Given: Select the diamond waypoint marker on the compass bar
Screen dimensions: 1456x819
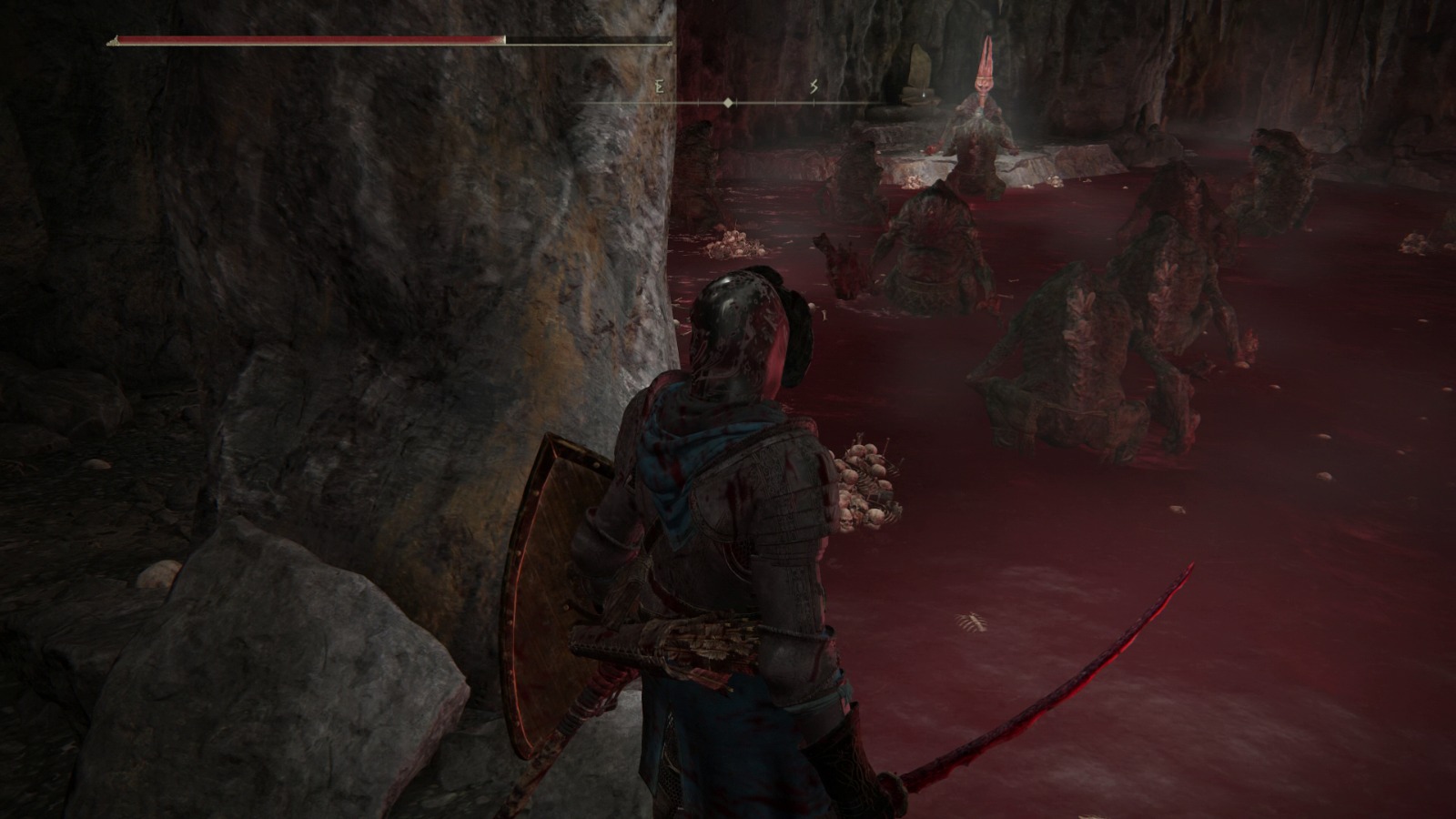Looking at the screenshot, I should click(x=727, y=102).
